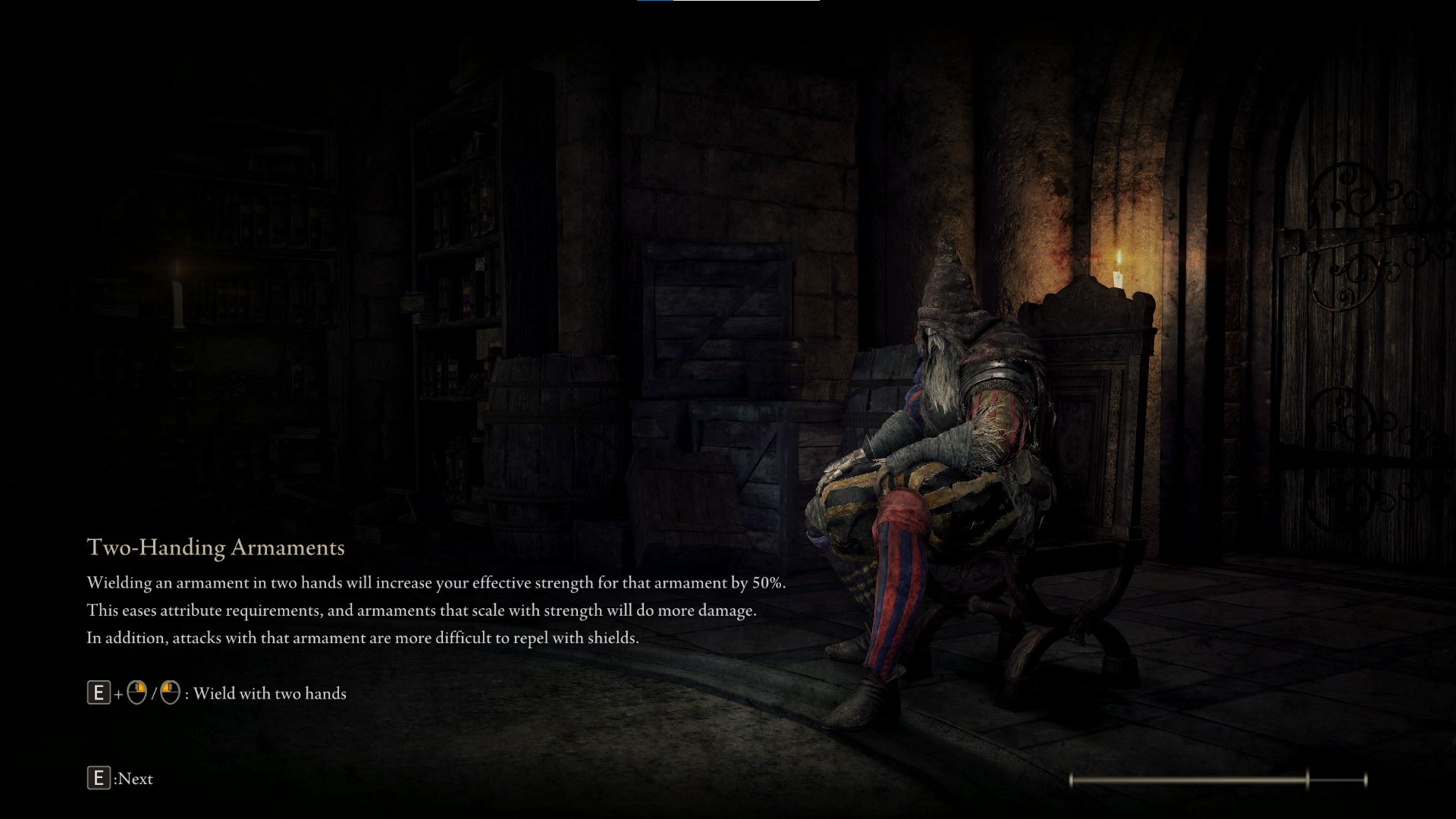Click the white segment of the top overlay
Viewport: 1456px width, 819px height.
(747, 3)
